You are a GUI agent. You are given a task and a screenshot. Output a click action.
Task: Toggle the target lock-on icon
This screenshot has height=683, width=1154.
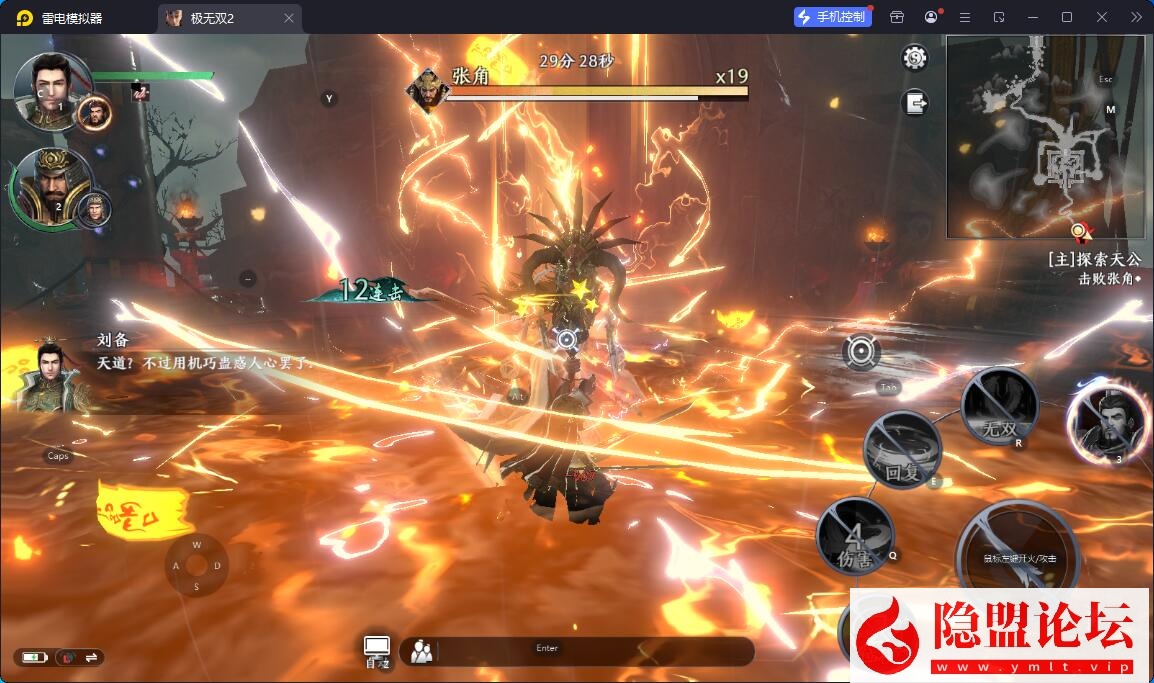tap(861, 352)
